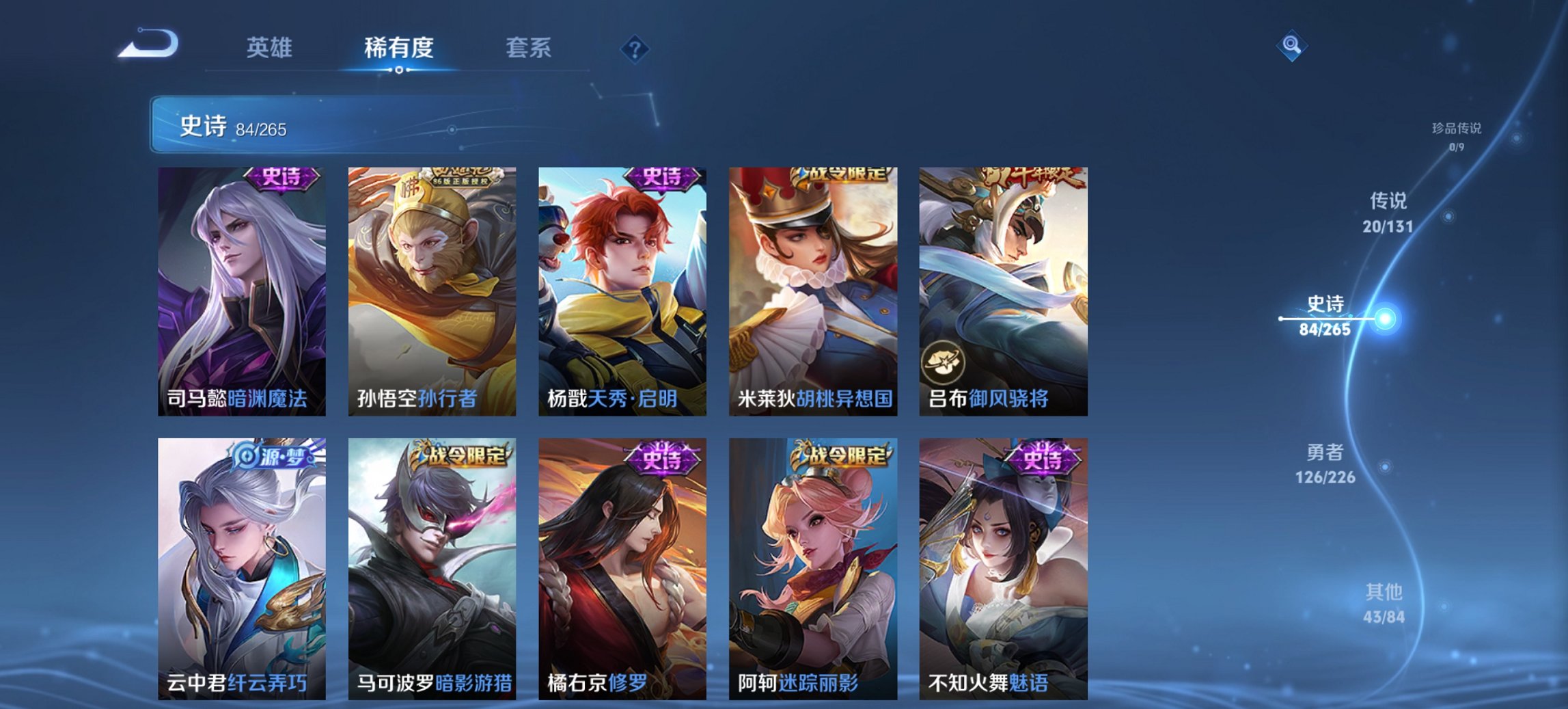
Task: Expand the 史诗 84/265 rarity header bar
Action: 383,125
